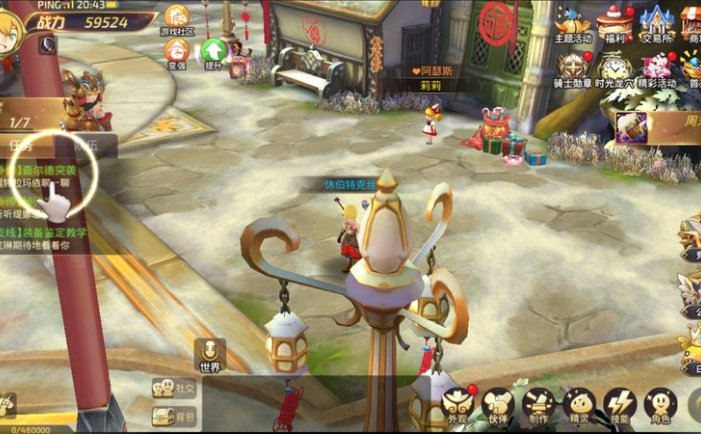
Task: Open the 角色 character menu
Action: [660, 405]
